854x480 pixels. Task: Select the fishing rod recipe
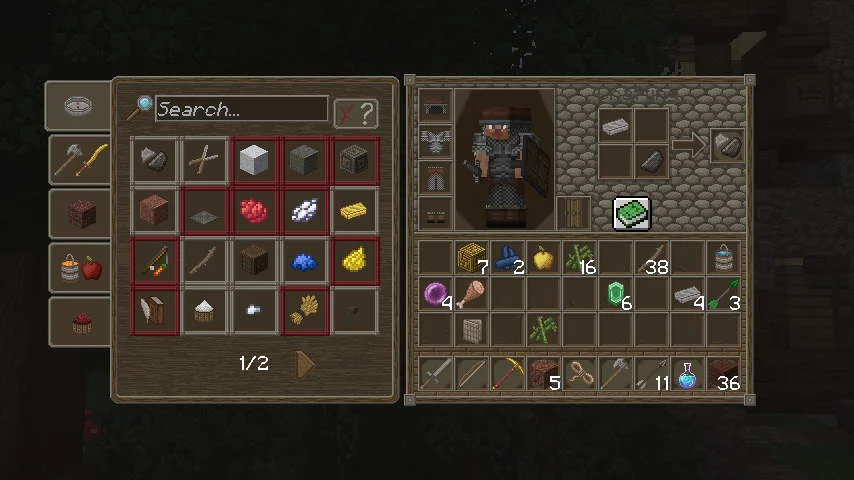coord(155,261)
